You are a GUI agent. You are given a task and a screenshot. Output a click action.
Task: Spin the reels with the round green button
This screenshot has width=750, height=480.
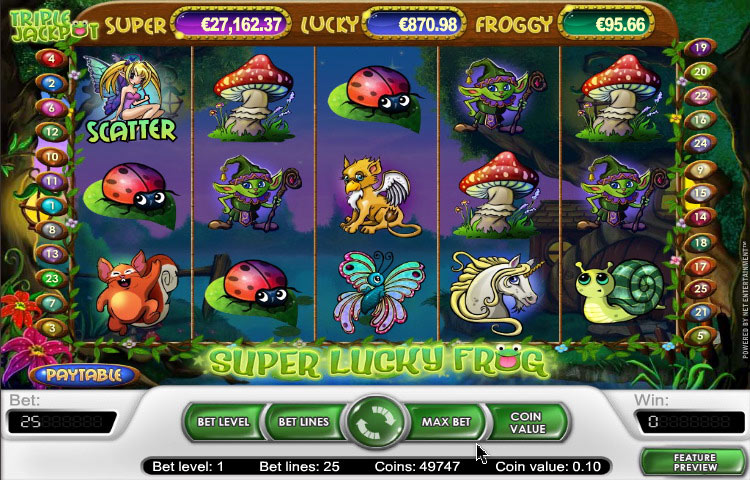pyautogui.click(x=375, y=424)
